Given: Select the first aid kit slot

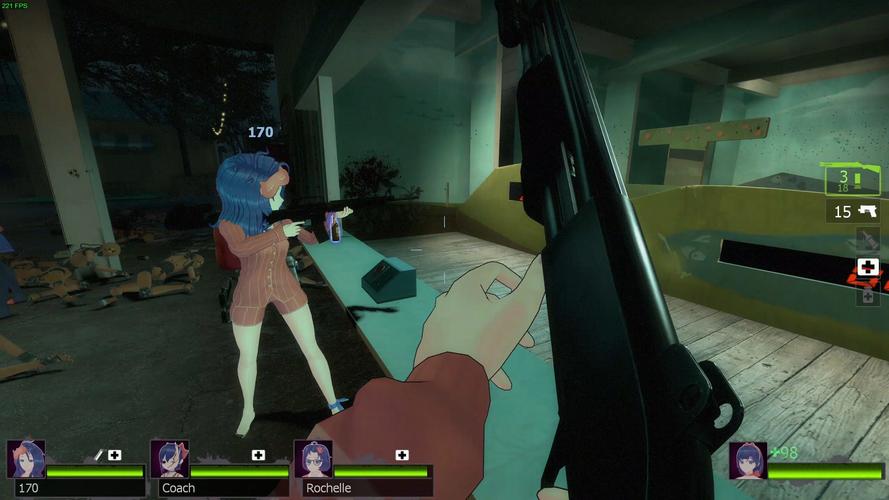Looking at the screenshot, I should click(867, 268).
